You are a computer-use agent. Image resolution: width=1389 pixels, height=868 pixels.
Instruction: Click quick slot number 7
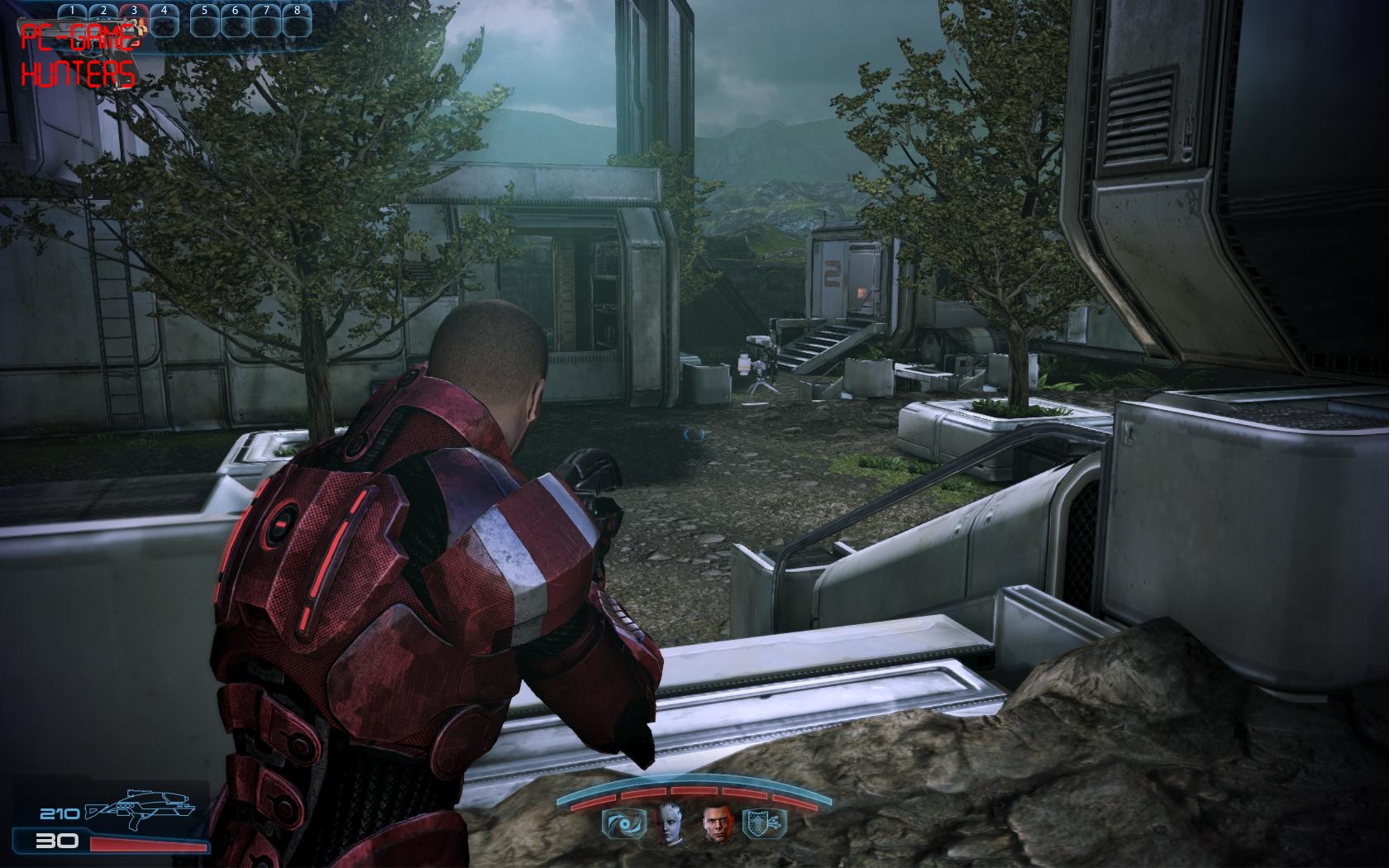point(266,21)
